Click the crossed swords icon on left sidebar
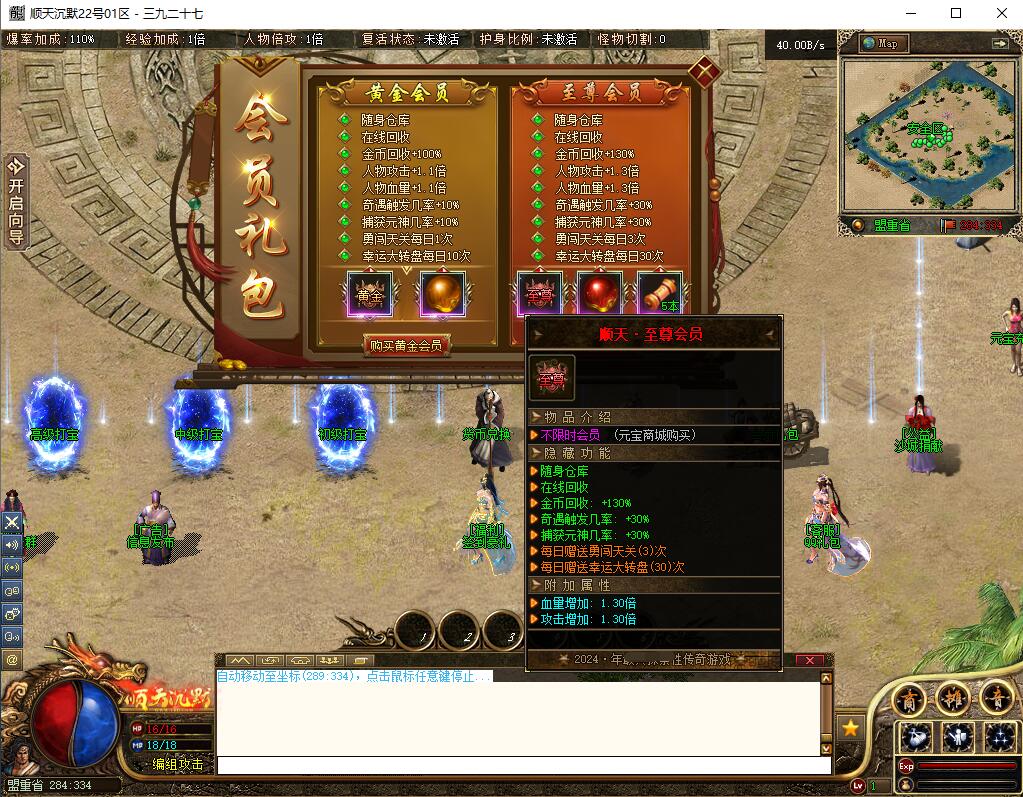 12,522
